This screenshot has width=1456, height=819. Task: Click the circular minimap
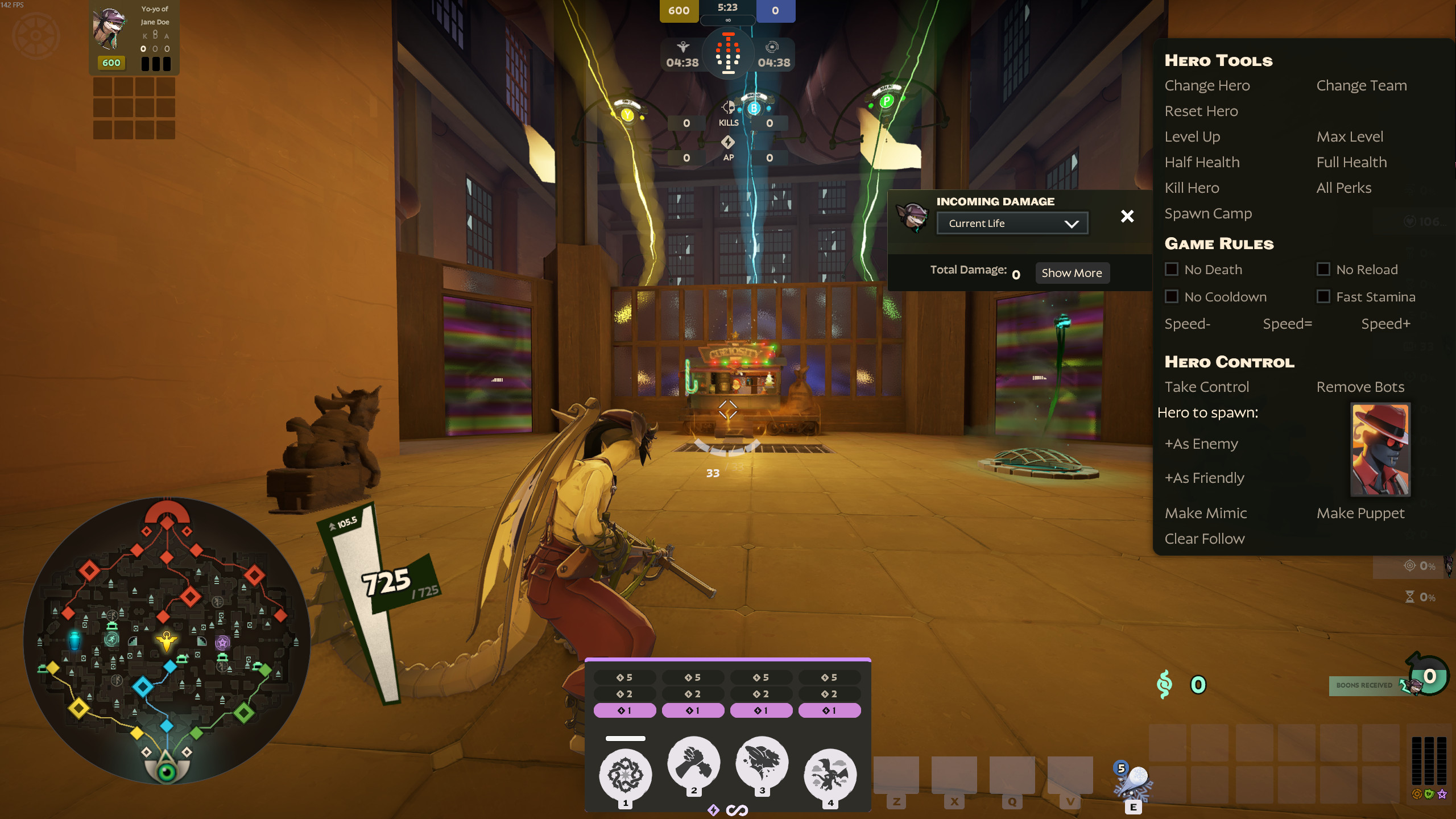coord(166,640)
